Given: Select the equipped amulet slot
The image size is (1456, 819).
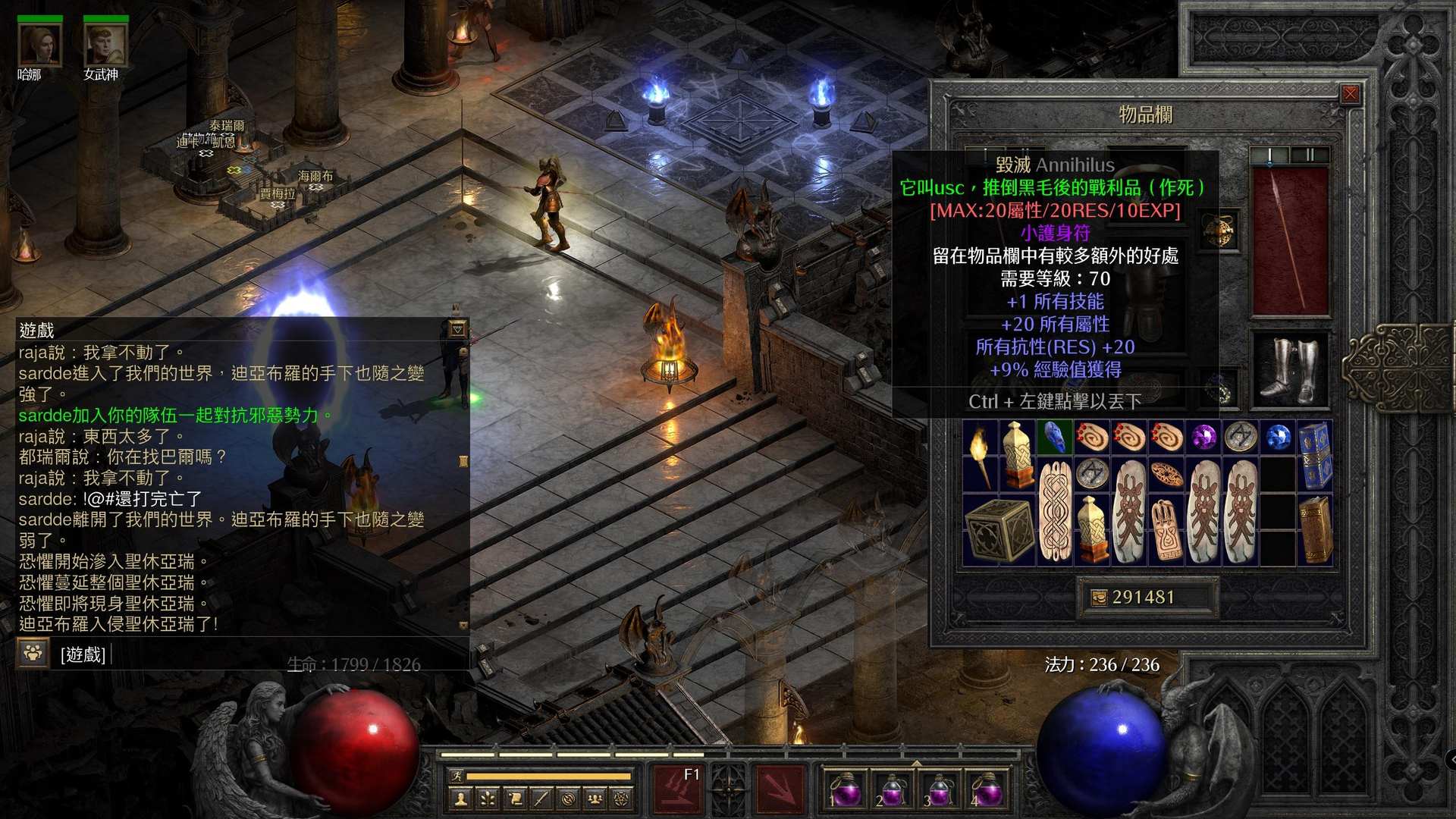Looking at the screenshot, I should [x=1219, y=231].
